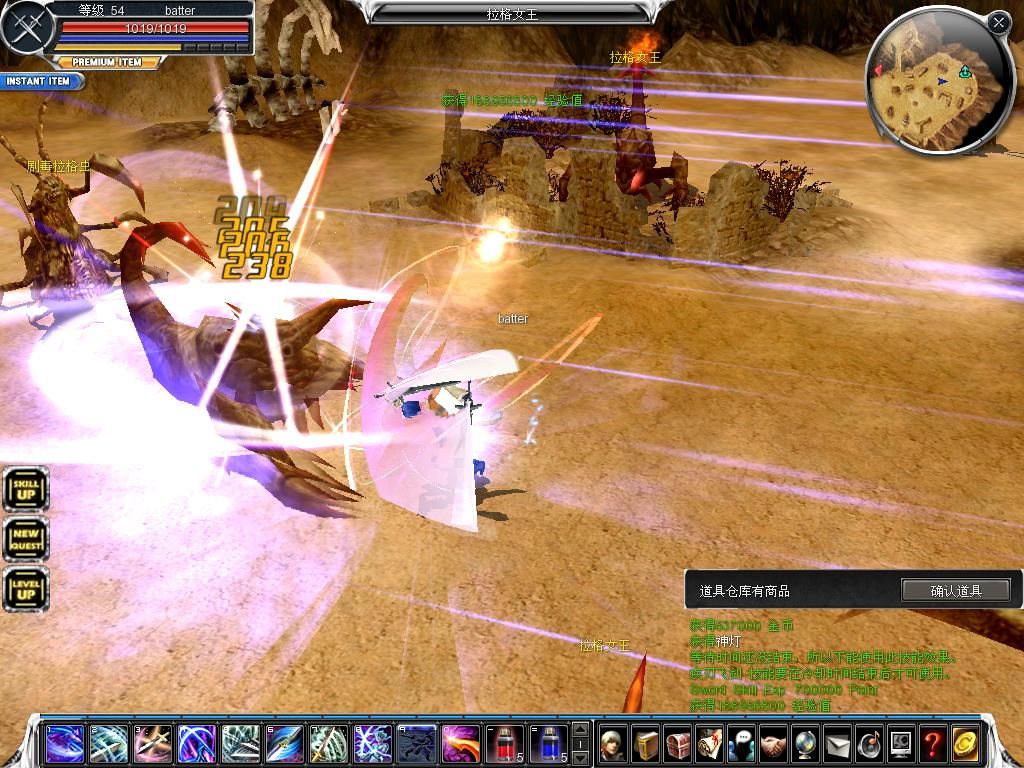The height and width of the screenshot is (768, 1024).
Task: Click the Instant Item button
Action: click(x=38, y=81)
